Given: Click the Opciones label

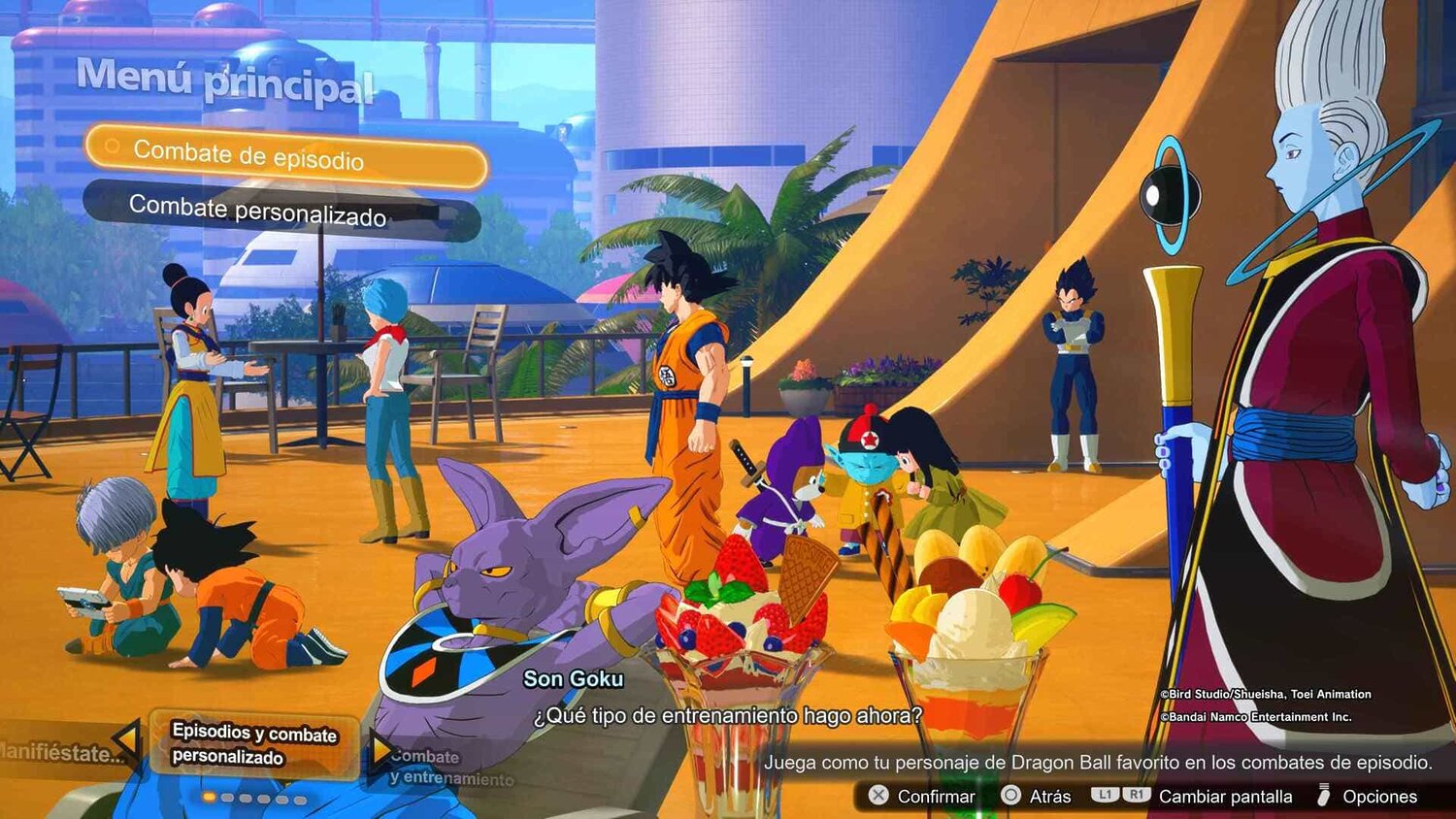Looking at the screenshot, I should click(1379, 795).
